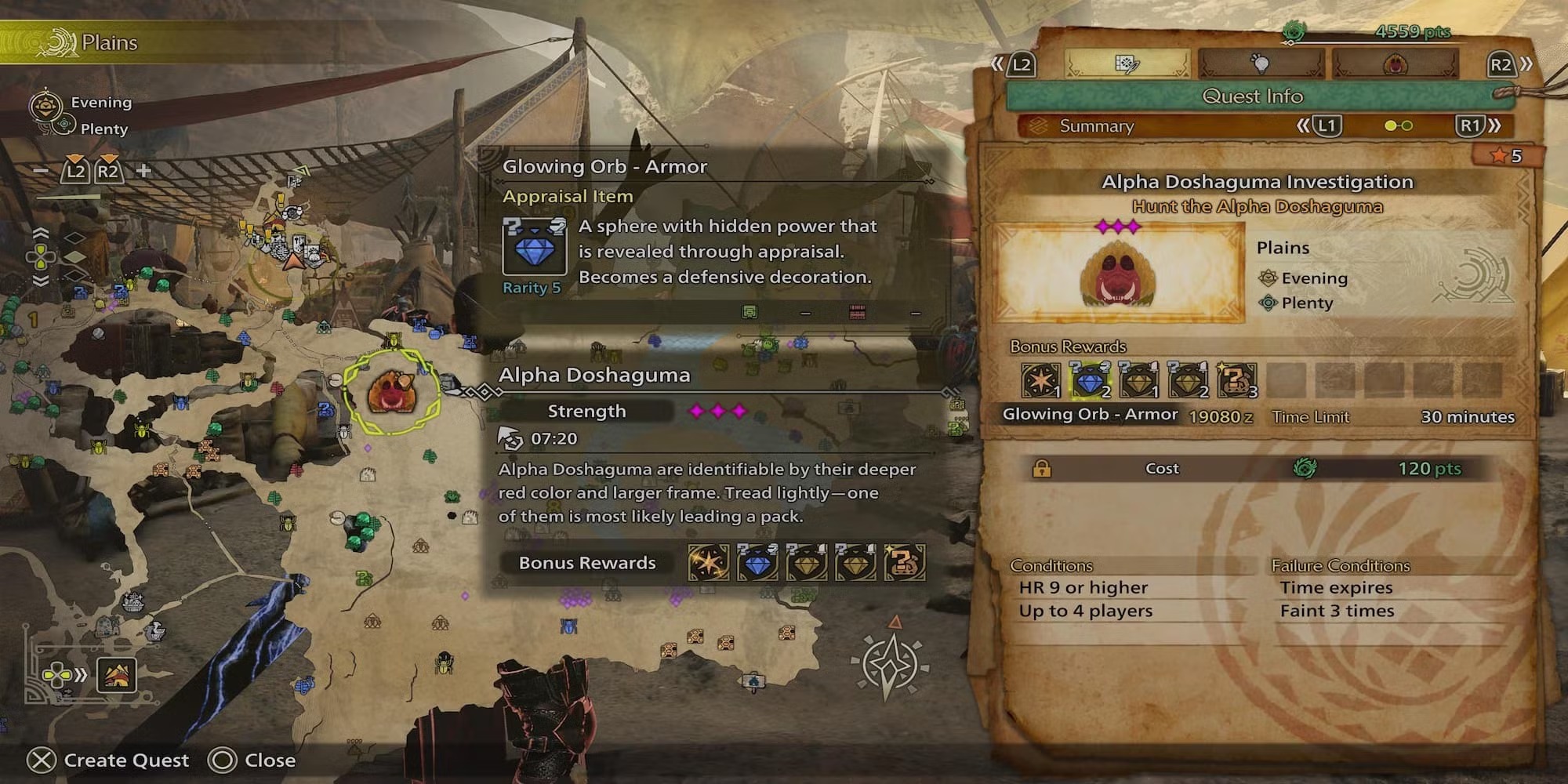Choose the mystery question-mark reward in Quest Info
1568x784 pixels.
coord(1236,381)
